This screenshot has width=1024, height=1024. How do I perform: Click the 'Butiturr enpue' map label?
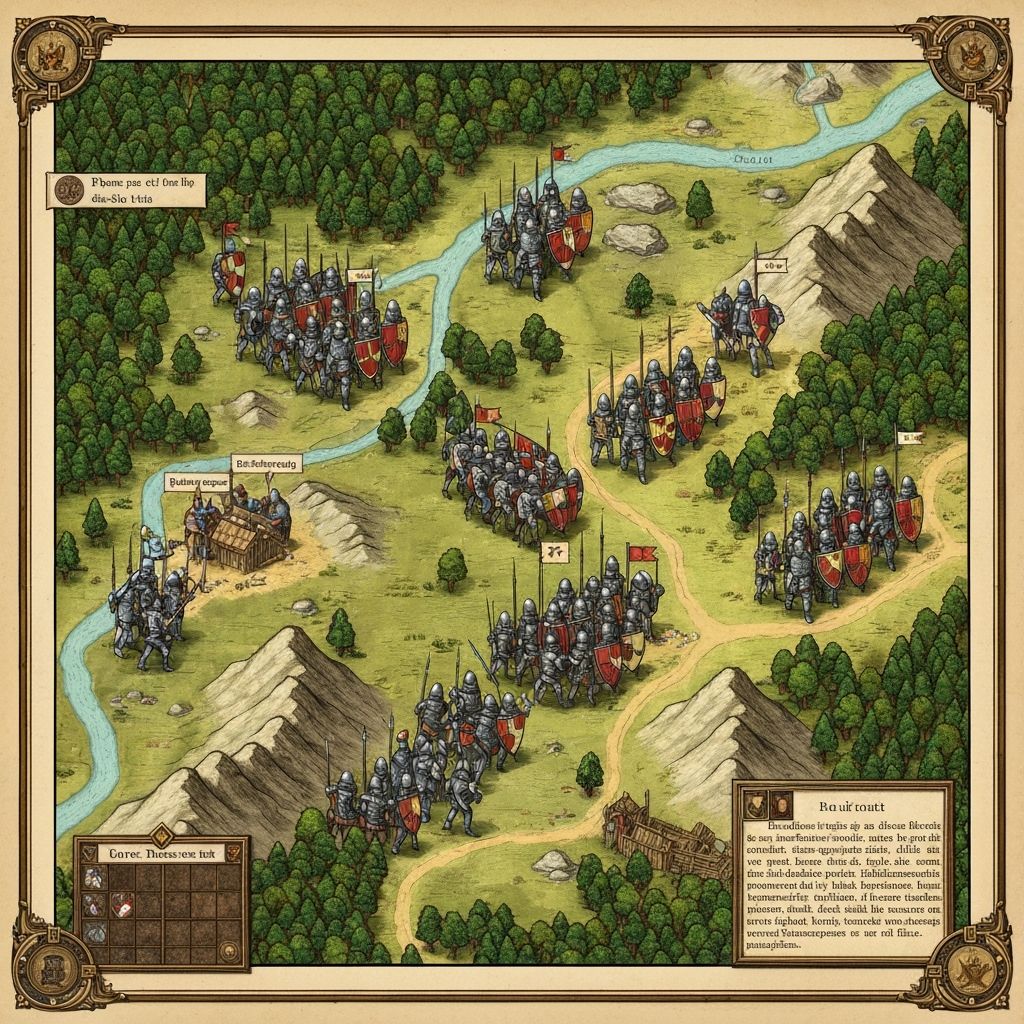tap(197, 481)
